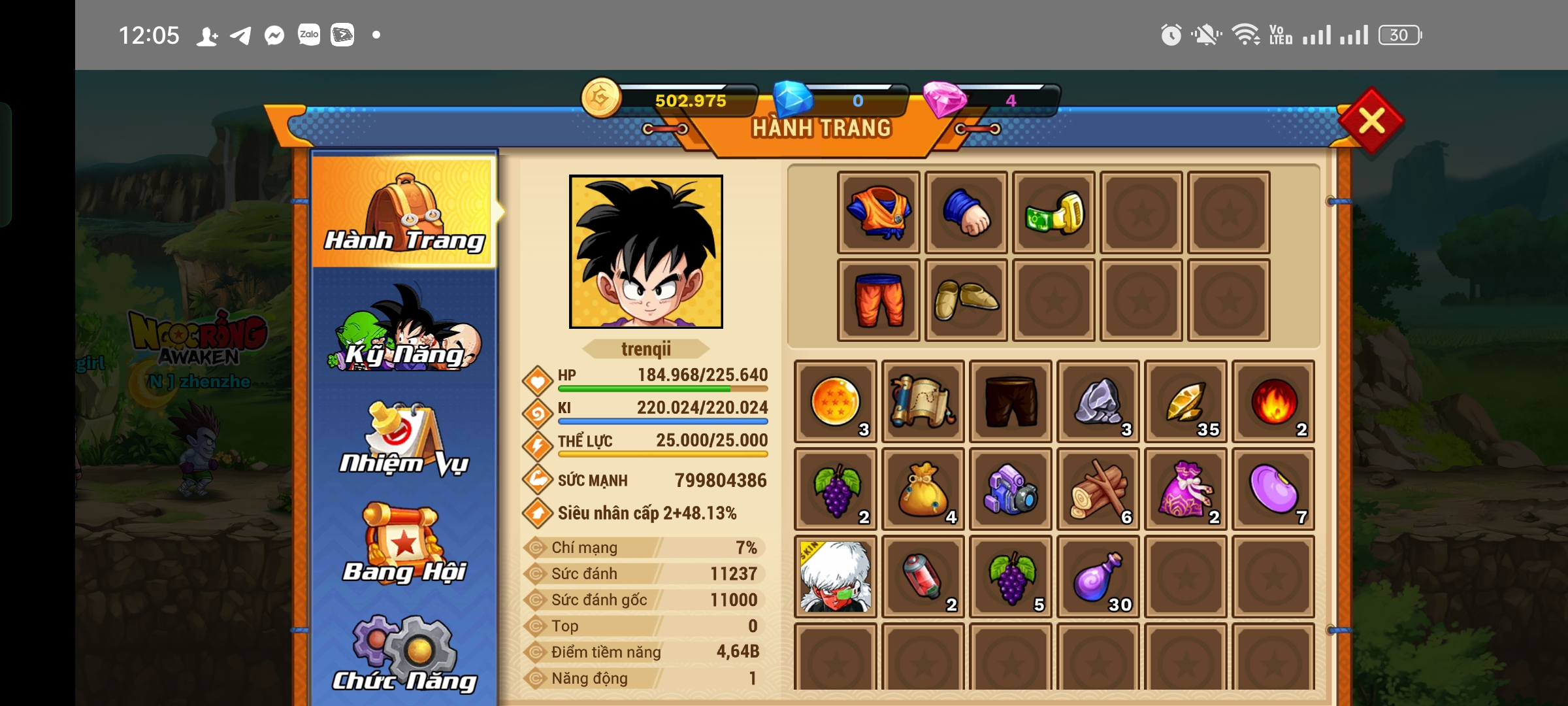This screenshot has height=706, width=1568.
Task: Select the gold money bag item
Action: [923, 489]
